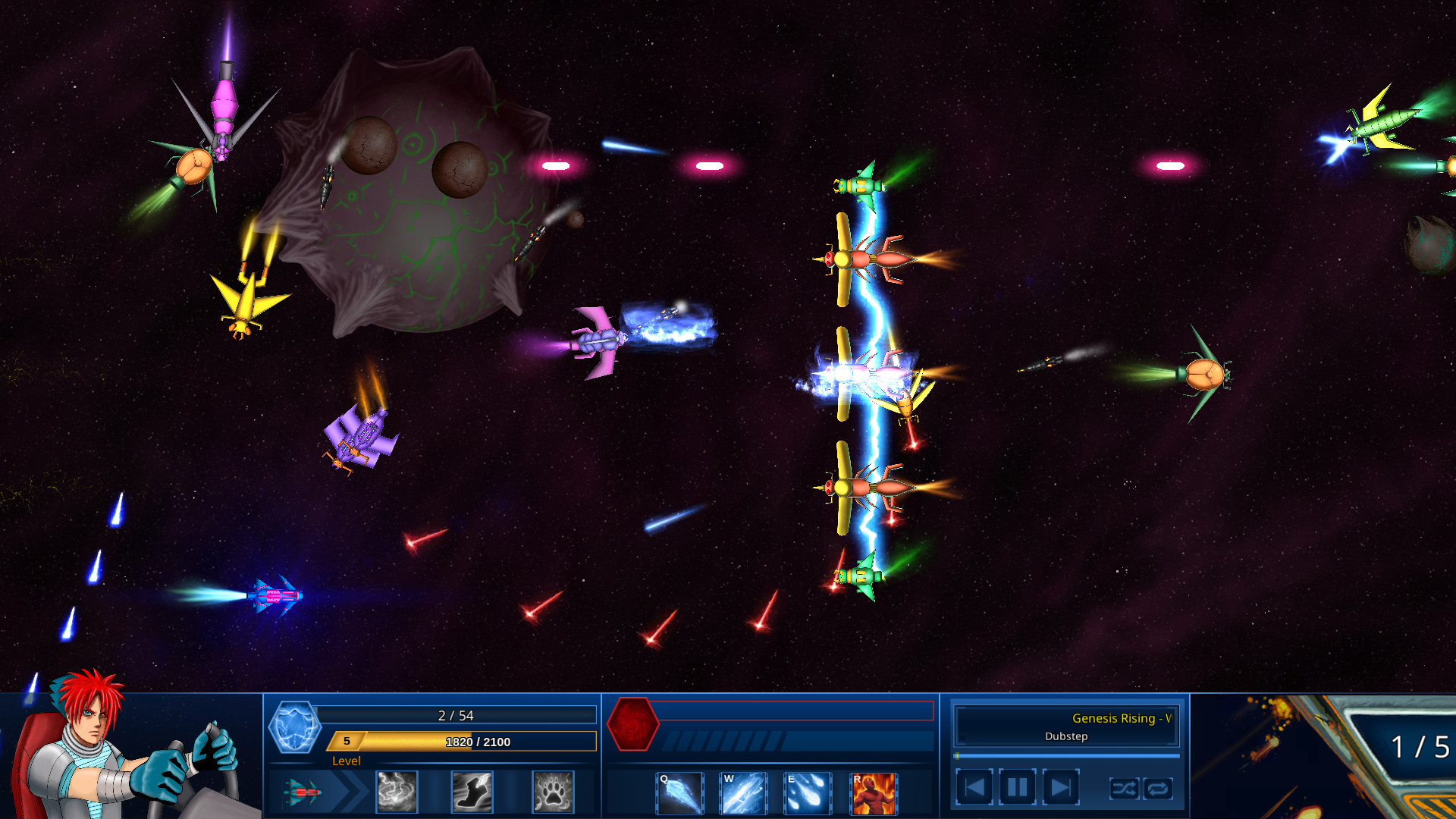Select the winged boot speed passive
The height and width of the screenshot is (819, 1456).
point(474,793)
